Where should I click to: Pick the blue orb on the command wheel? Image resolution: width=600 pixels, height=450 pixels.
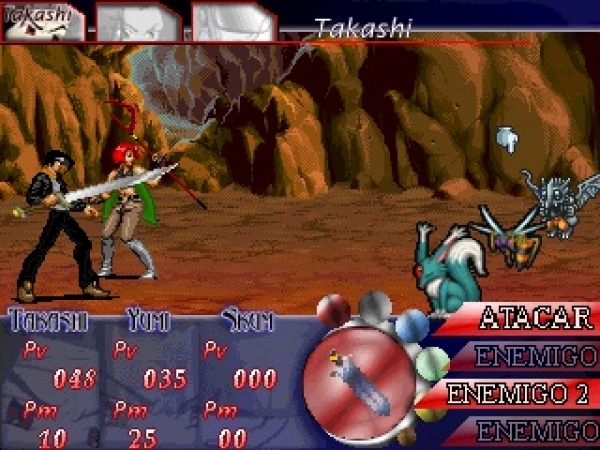point(411,324)
